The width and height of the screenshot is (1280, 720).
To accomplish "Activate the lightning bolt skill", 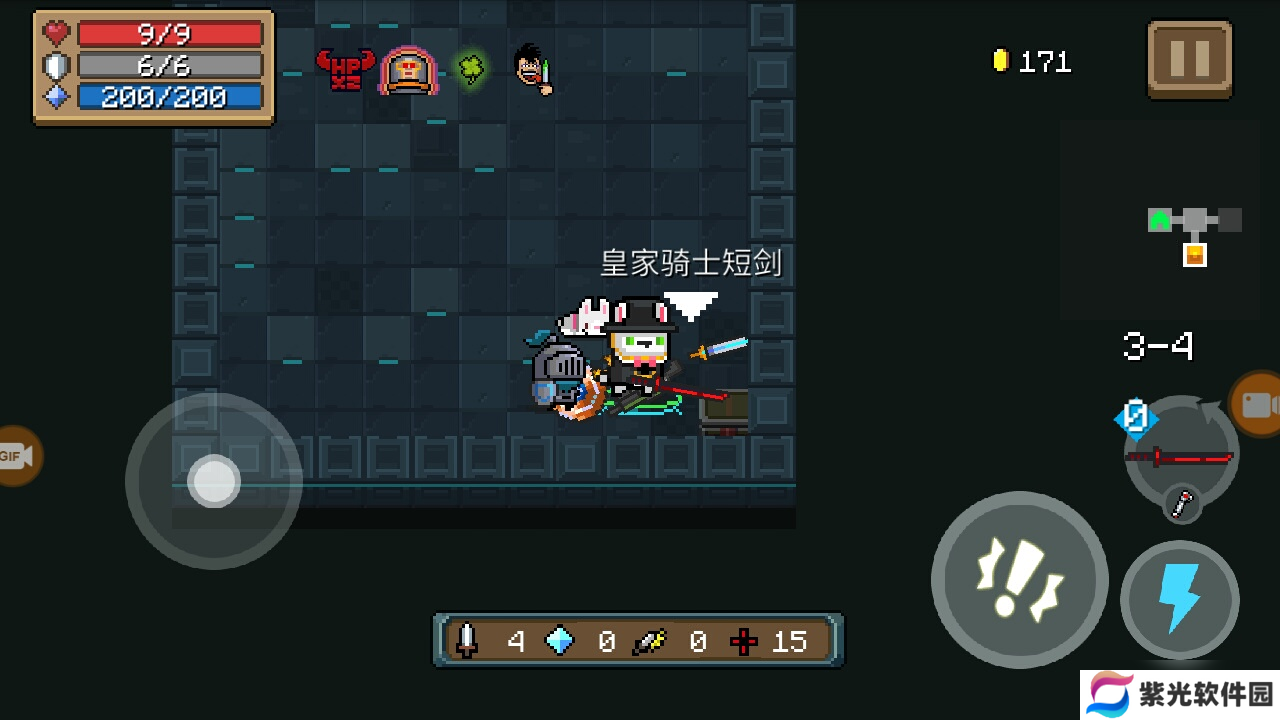I will coord(1179,600).
